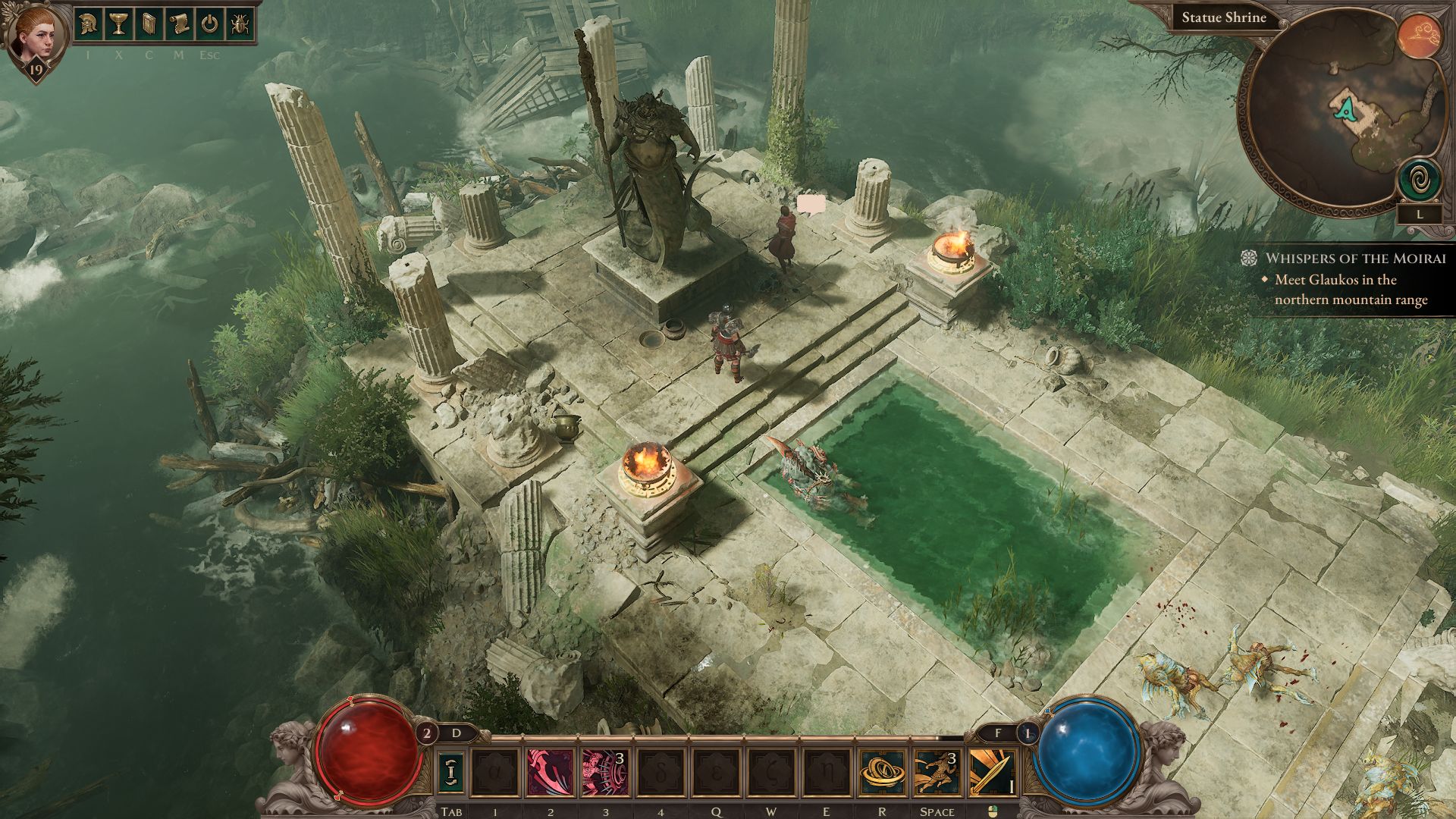Select the golden sword basic attack

pos(991,772)
